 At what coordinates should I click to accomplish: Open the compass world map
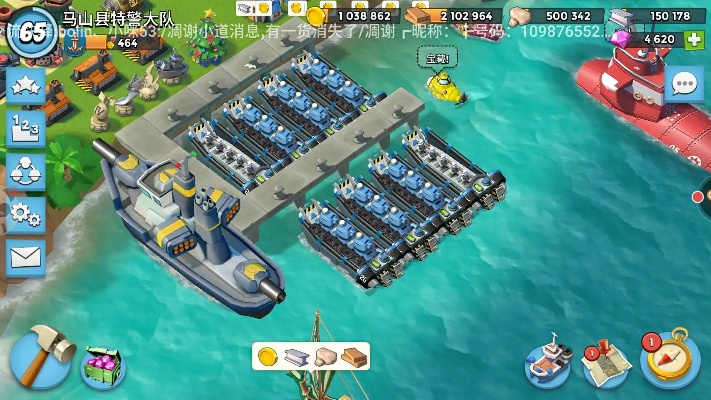coord(669,359)
